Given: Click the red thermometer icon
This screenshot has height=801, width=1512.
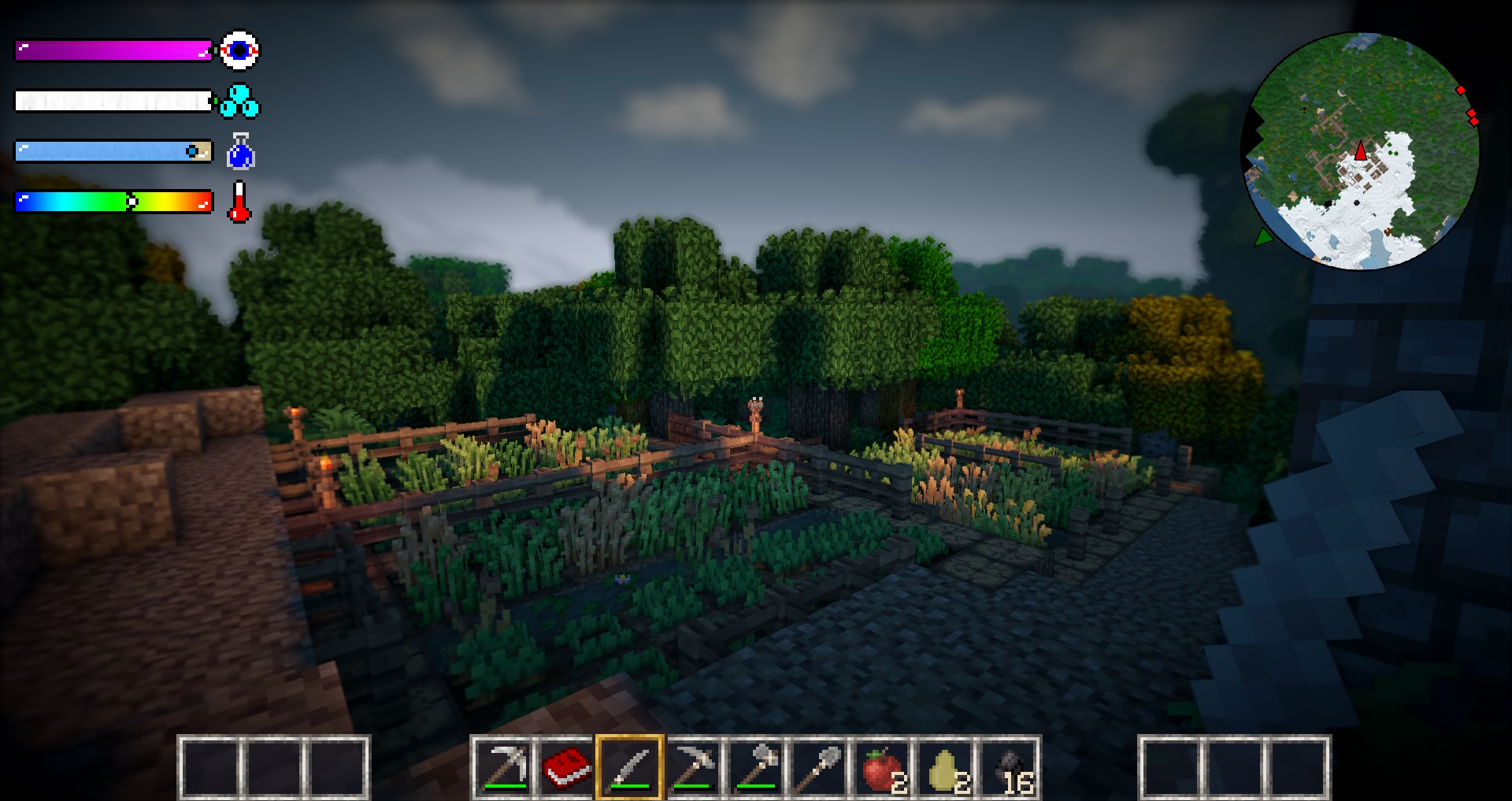Looking at the screenshot, I should coord(239,202).
